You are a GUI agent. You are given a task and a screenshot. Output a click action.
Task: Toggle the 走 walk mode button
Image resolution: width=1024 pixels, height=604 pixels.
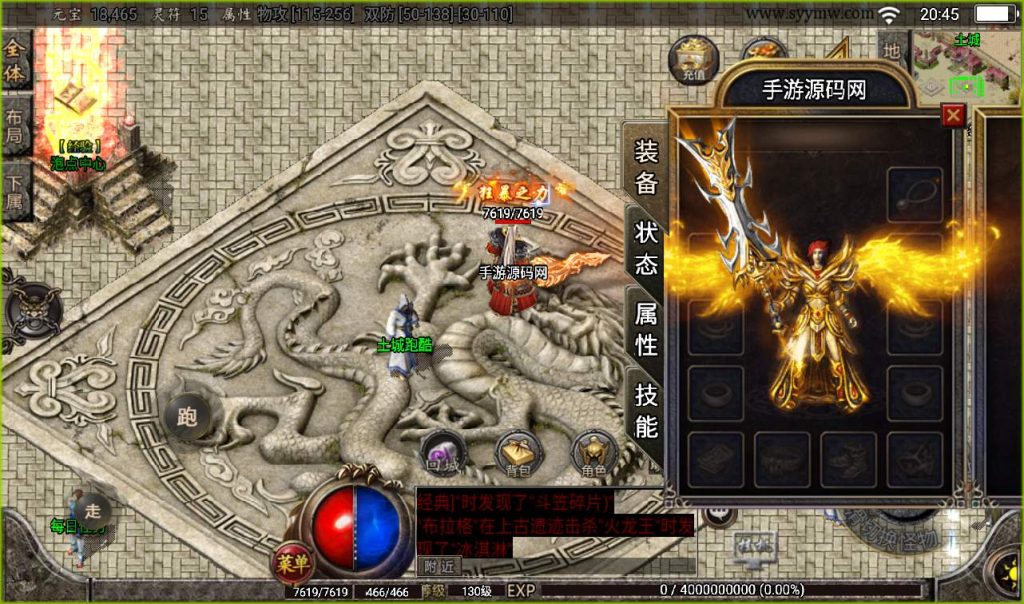point(93,509)
